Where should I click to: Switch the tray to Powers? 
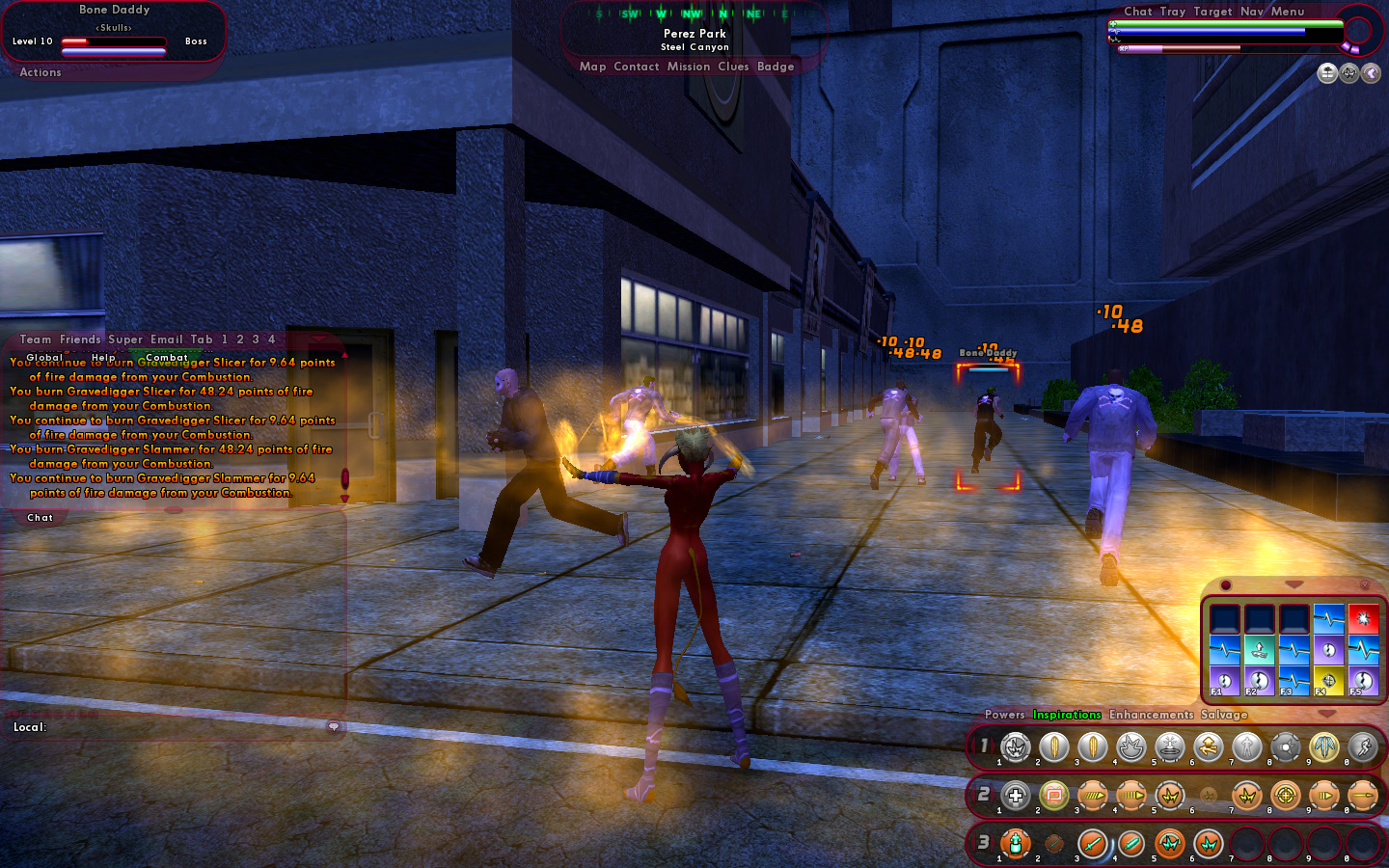(x=1004, y=715)
